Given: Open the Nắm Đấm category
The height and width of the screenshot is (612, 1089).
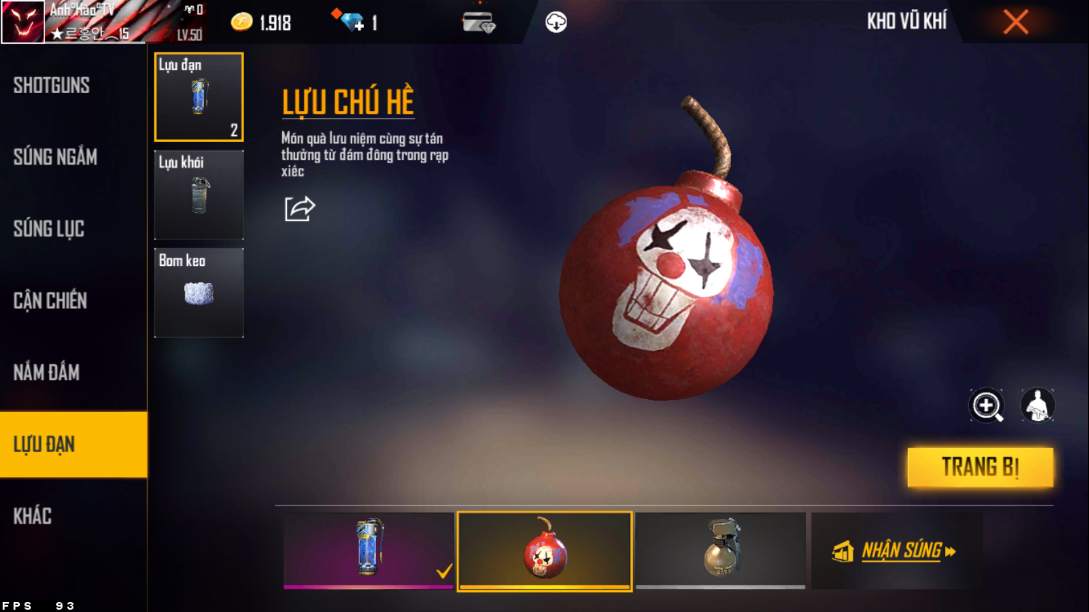Looking at the screenshot, I should click(x=47, y=372).
